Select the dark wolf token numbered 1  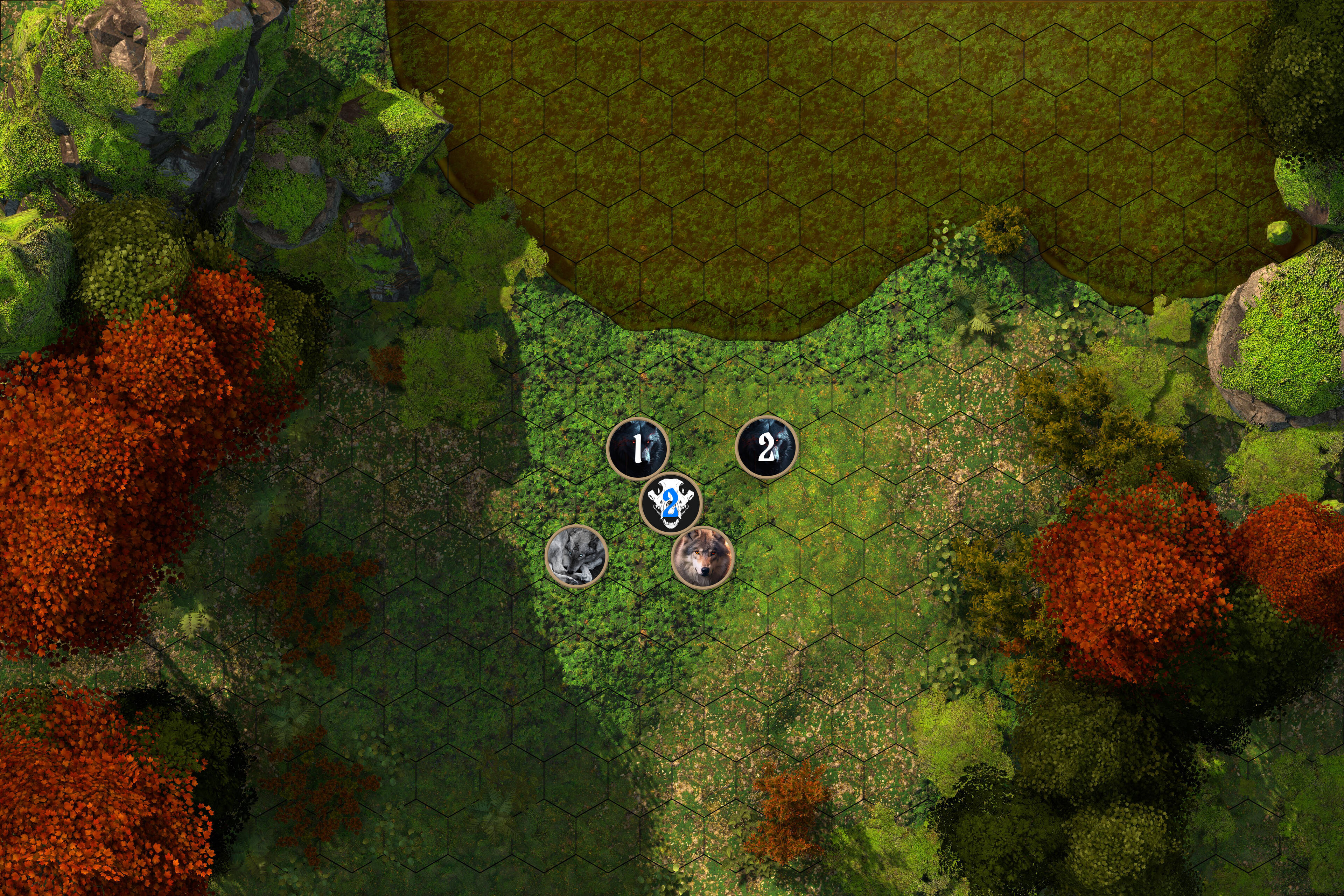click(x=637, y=449)
